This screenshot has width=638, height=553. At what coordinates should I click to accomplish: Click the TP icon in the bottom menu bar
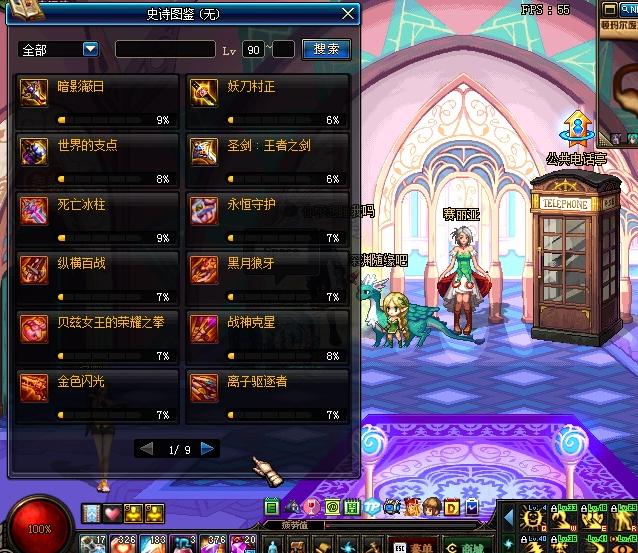372,506
